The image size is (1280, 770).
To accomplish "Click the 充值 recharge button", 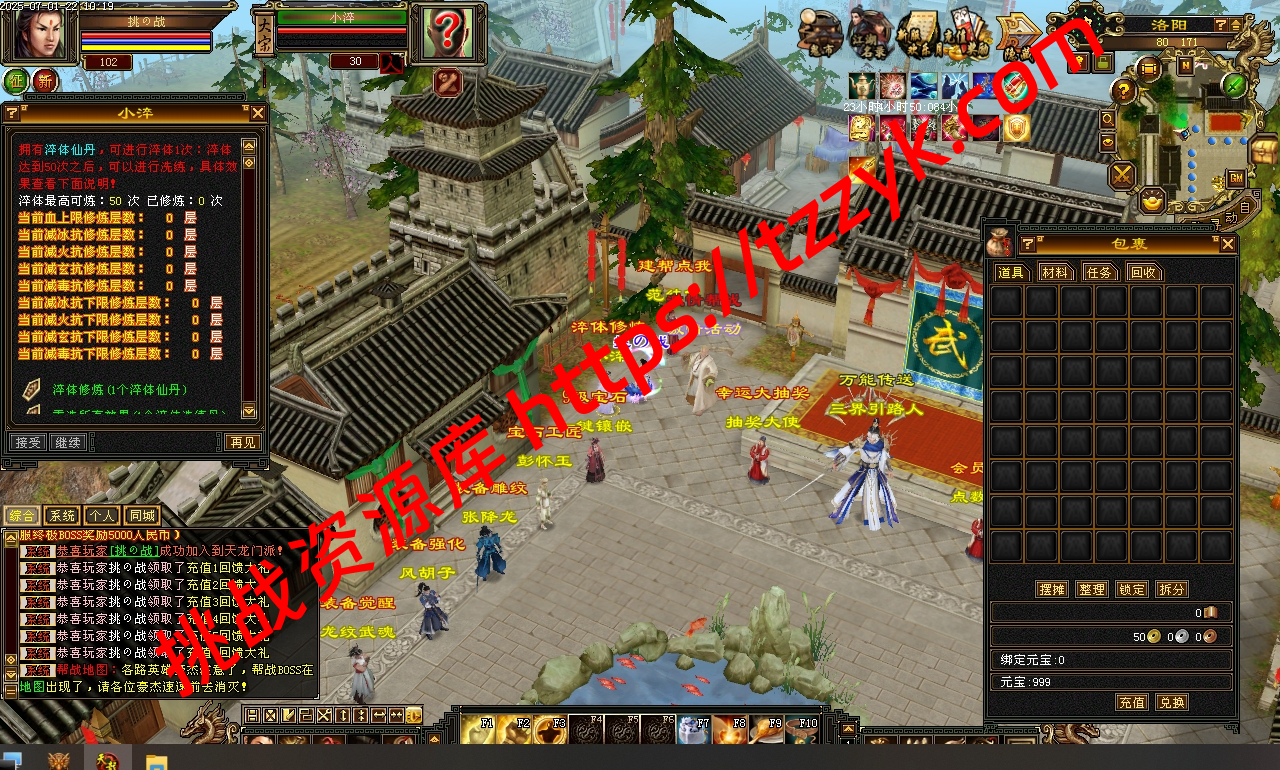I will pos(1132,703).
